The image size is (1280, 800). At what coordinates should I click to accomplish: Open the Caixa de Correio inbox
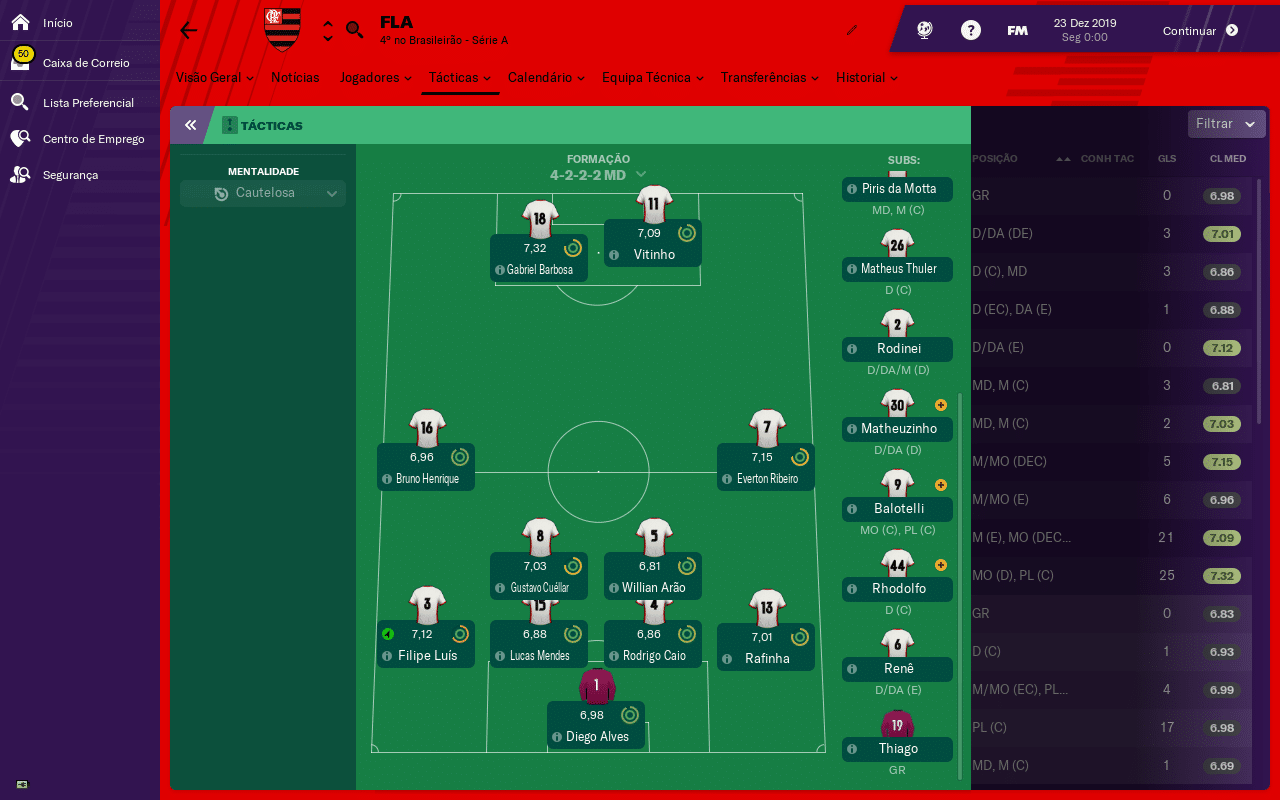coord(85,63)
